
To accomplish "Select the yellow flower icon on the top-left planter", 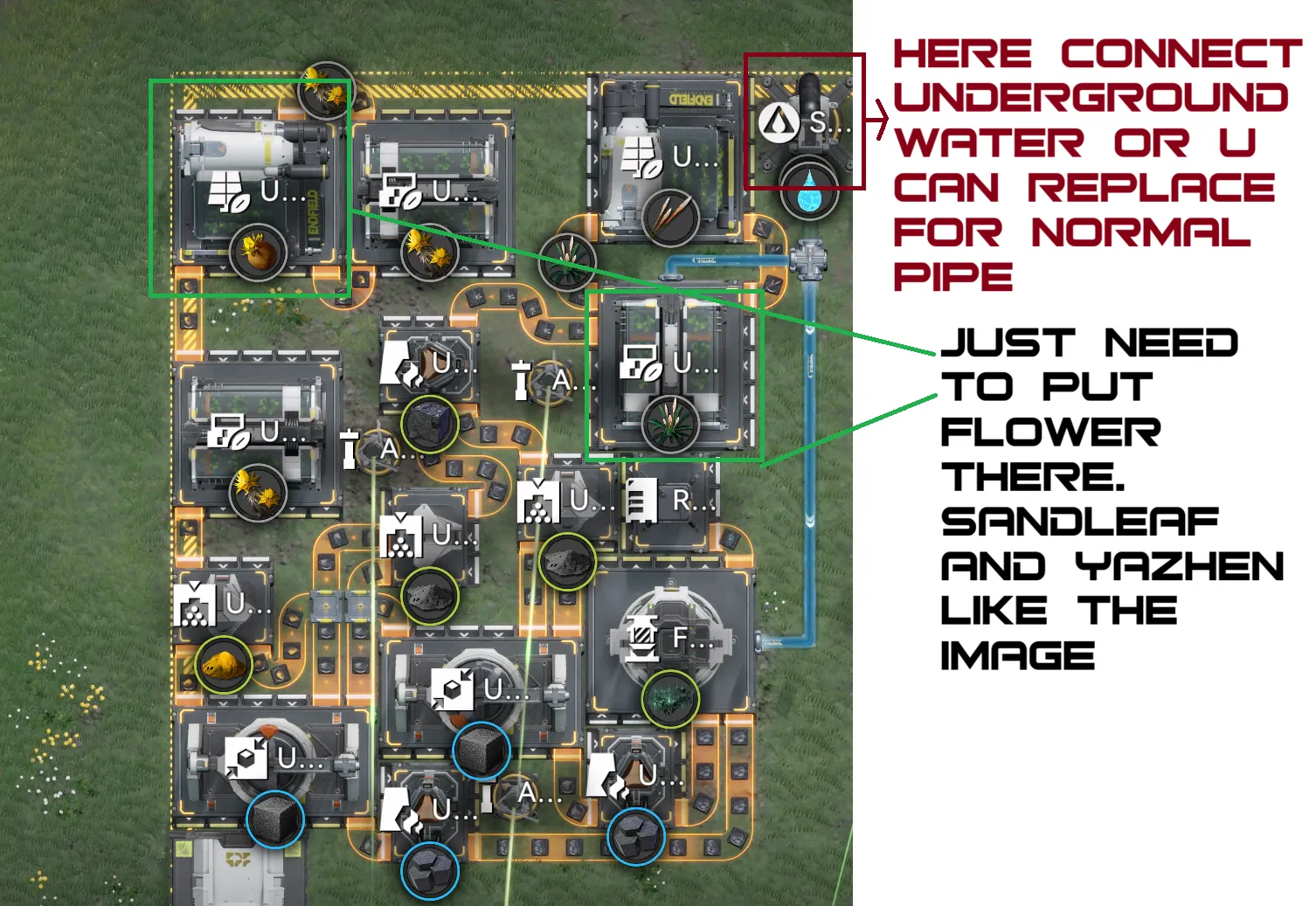I will 257,252.
